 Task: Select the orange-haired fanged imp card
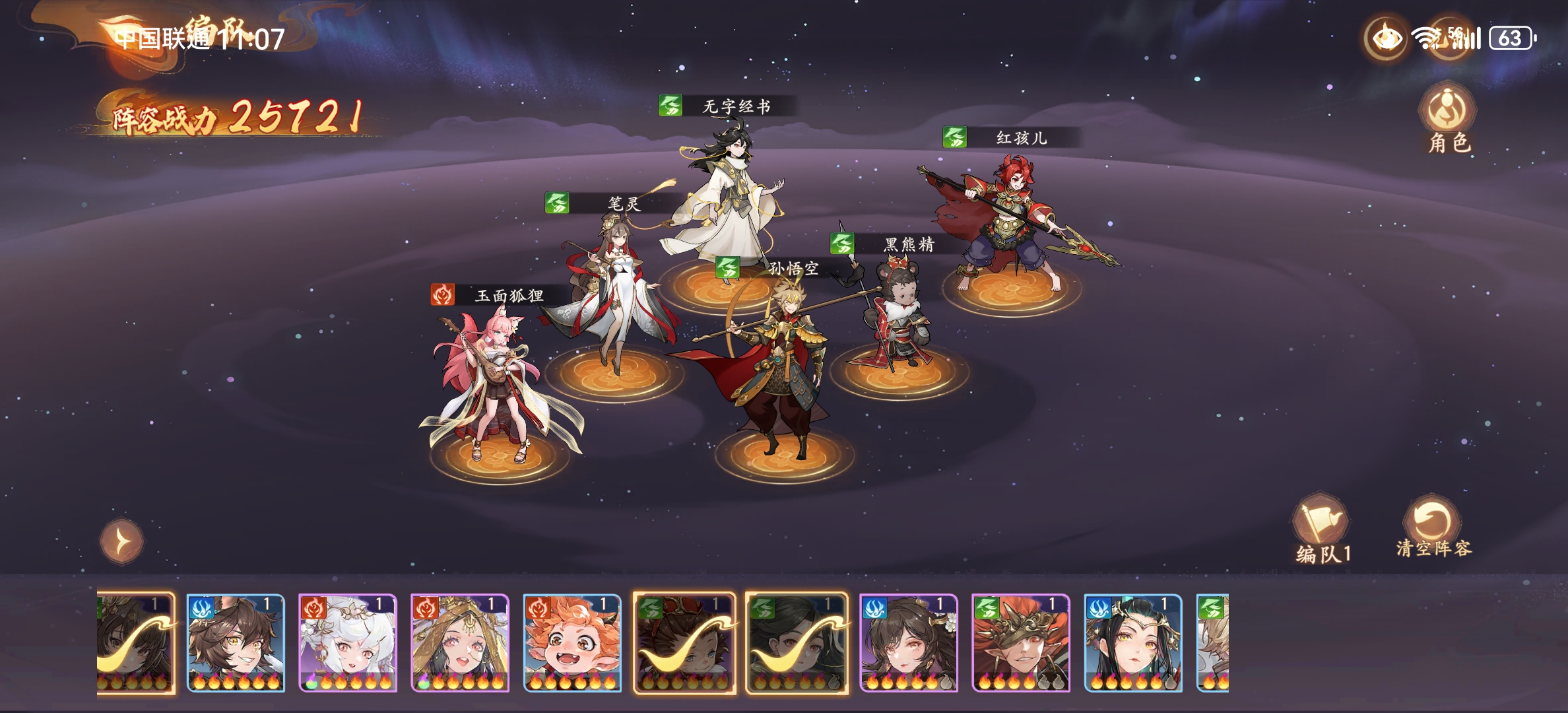(572, 642)
